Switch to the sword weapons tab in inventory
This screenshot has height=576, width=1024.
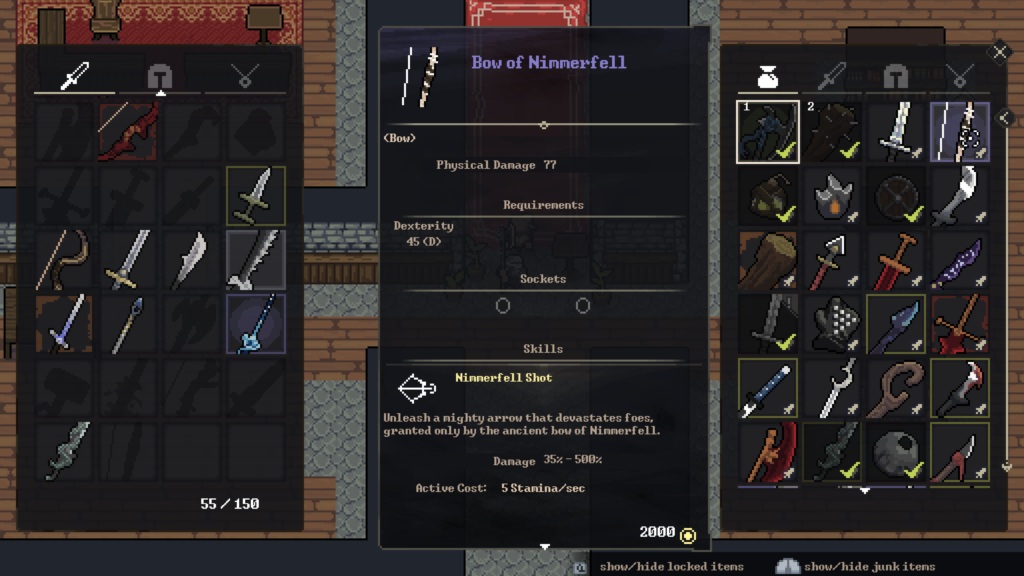832,75
